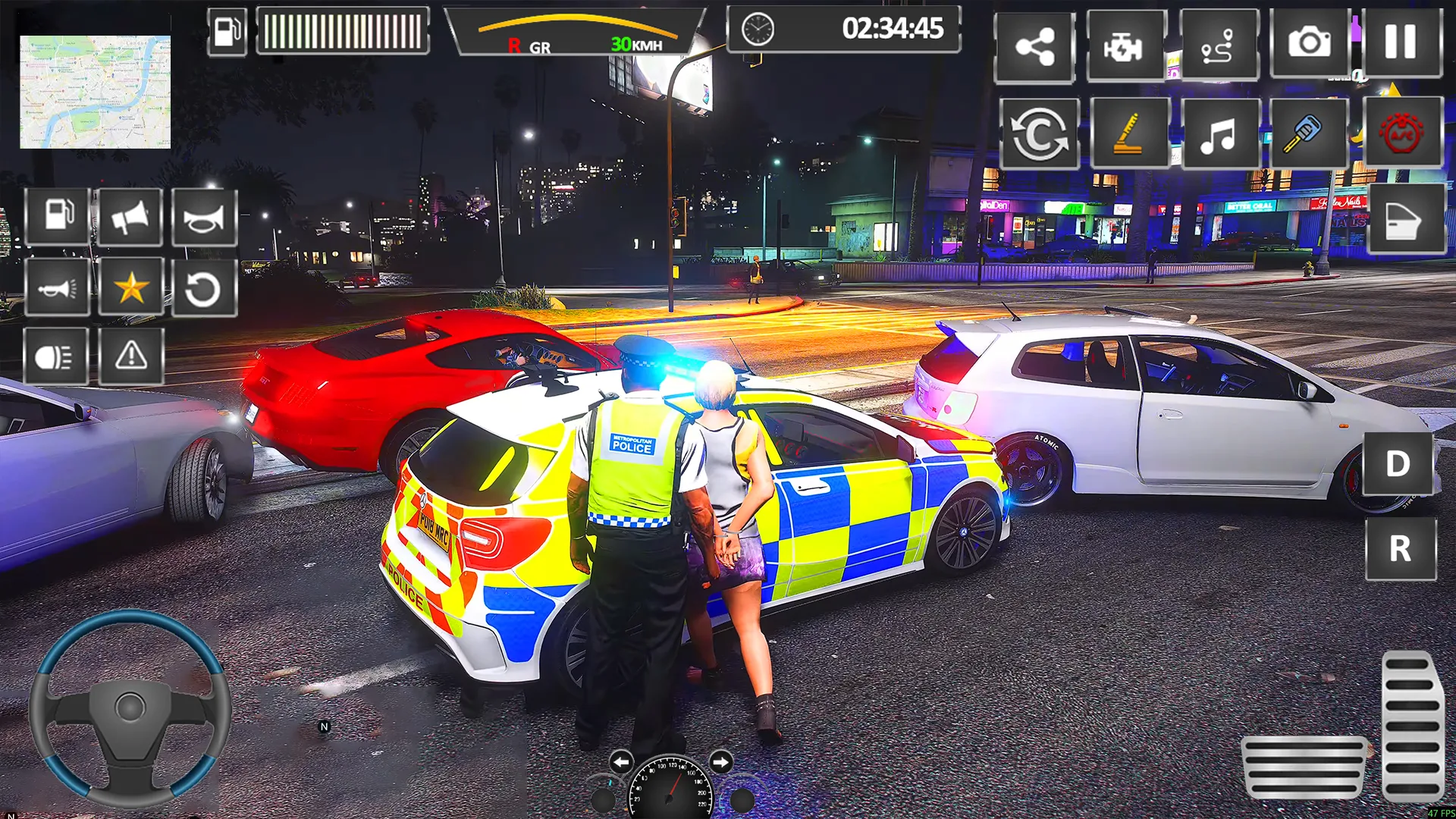The width and height of the screenshot is (1456, 819).
Task: Tap the share icon button
Action: [1034, 46]
